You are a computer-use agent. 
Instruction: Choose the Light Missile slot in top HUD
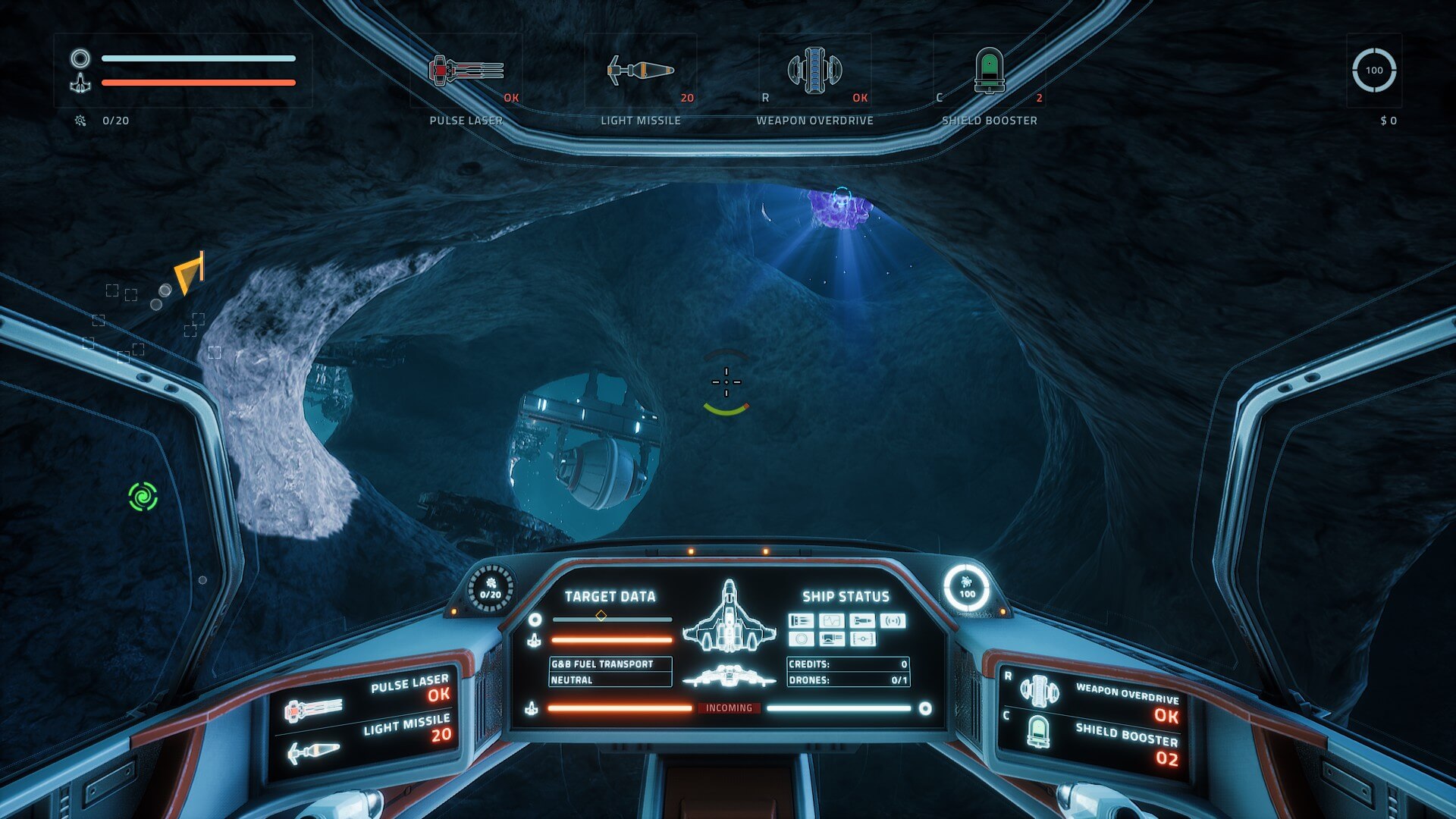(640, 71)
